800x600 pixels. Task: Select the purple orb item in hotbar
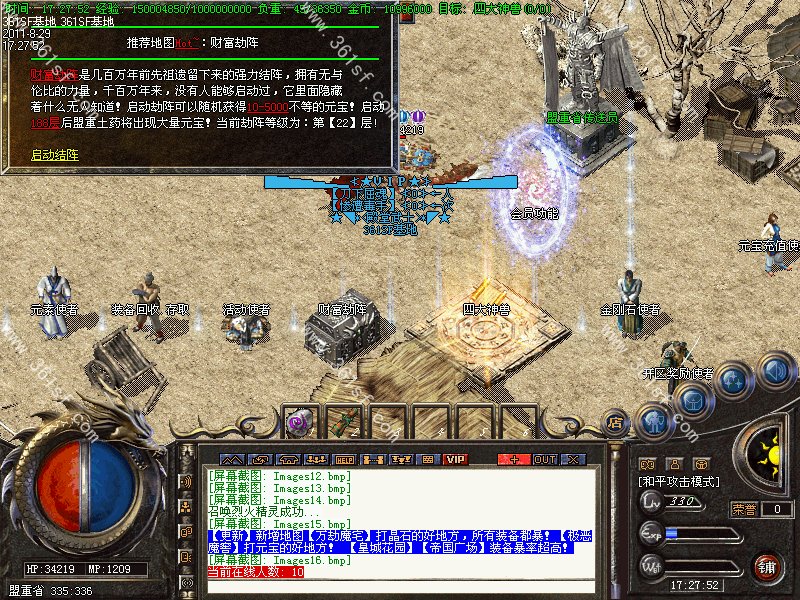click(297, 422)
